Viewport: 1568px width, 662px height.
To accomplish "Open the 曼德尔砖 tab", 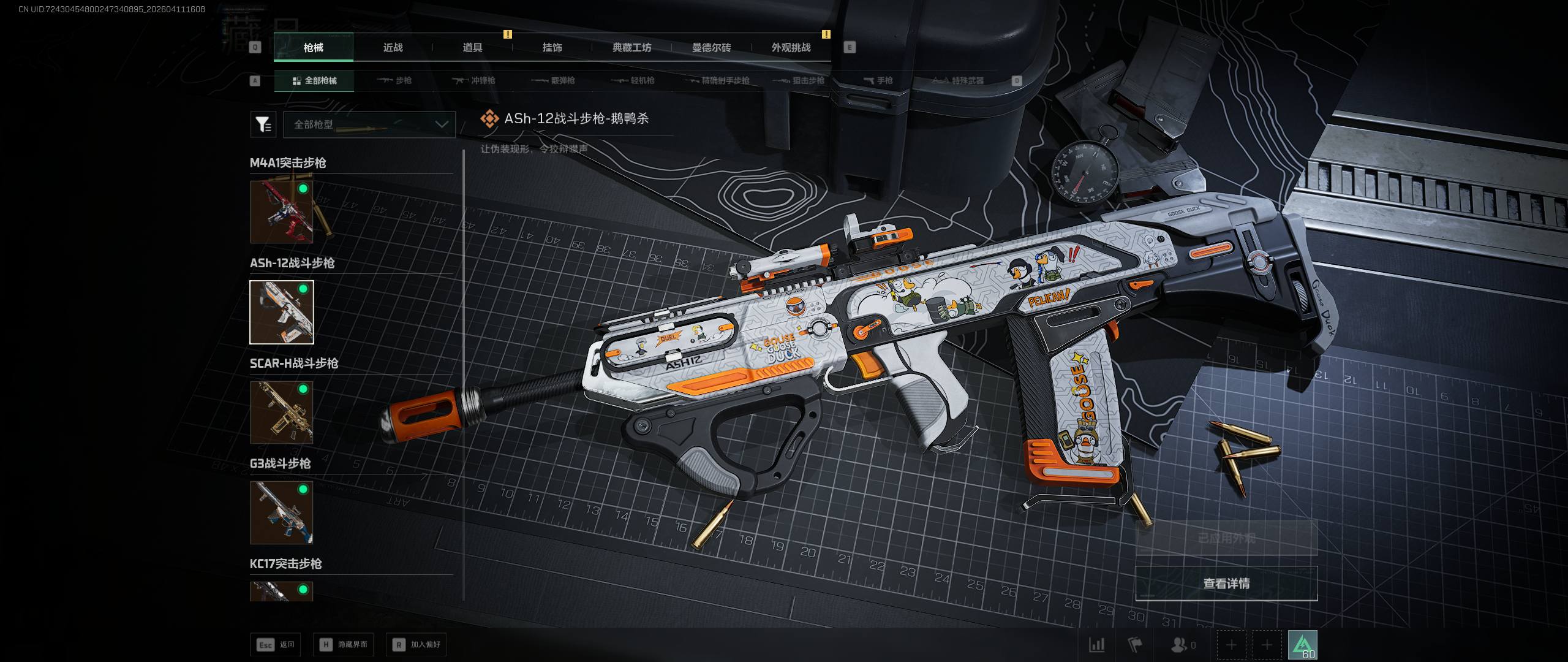I will coord(711,47).
